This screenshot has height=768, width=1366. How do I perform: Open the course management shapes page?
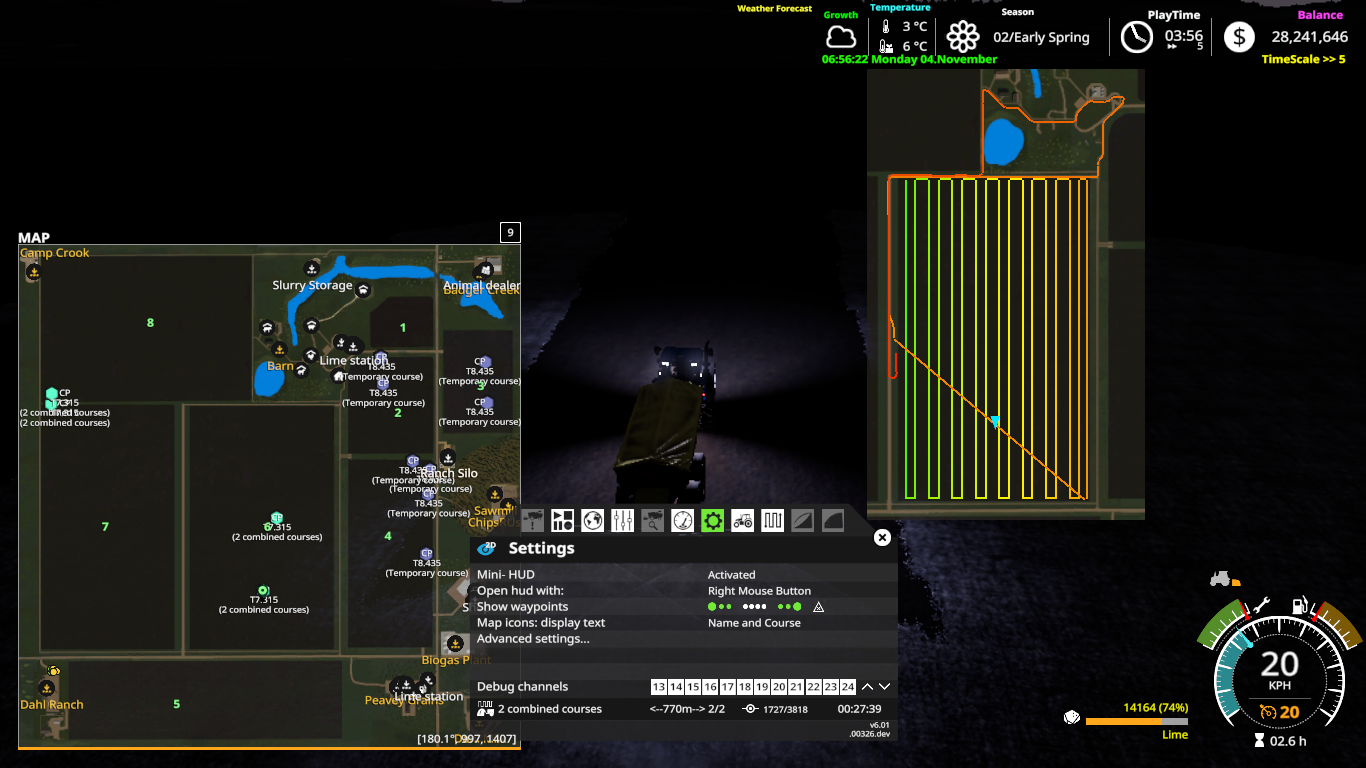(x=562, y=520)
